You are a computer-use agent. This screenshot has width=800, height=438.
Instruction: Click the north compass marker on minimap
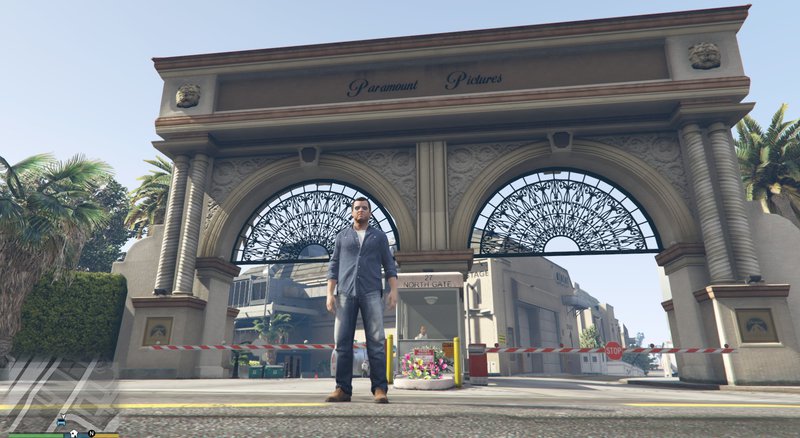(x=91, y=433)
